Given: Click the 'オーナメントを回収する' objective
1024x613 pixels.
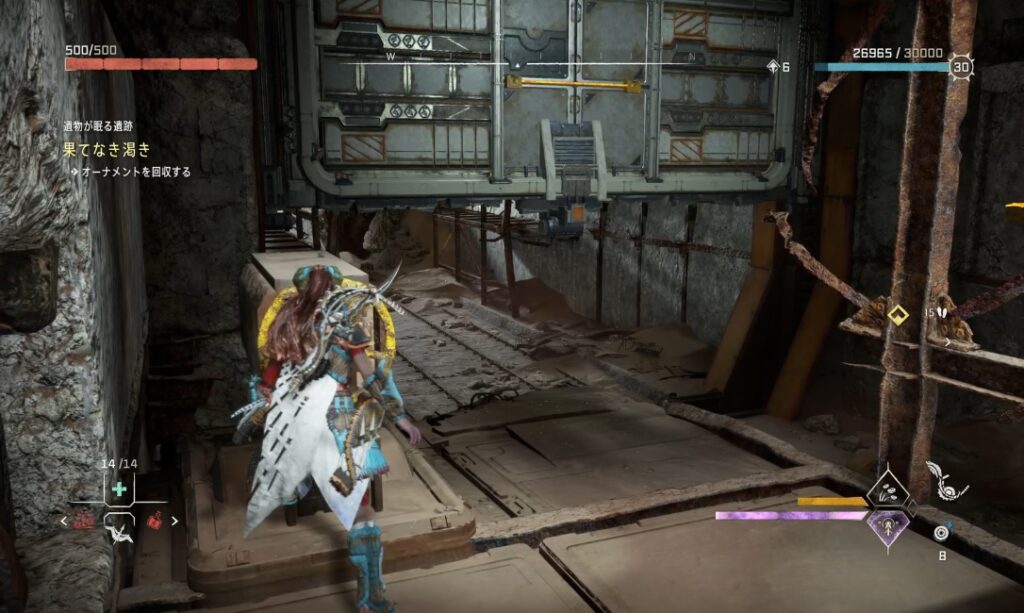Looking at the screenshot, I should click(136, 172).
